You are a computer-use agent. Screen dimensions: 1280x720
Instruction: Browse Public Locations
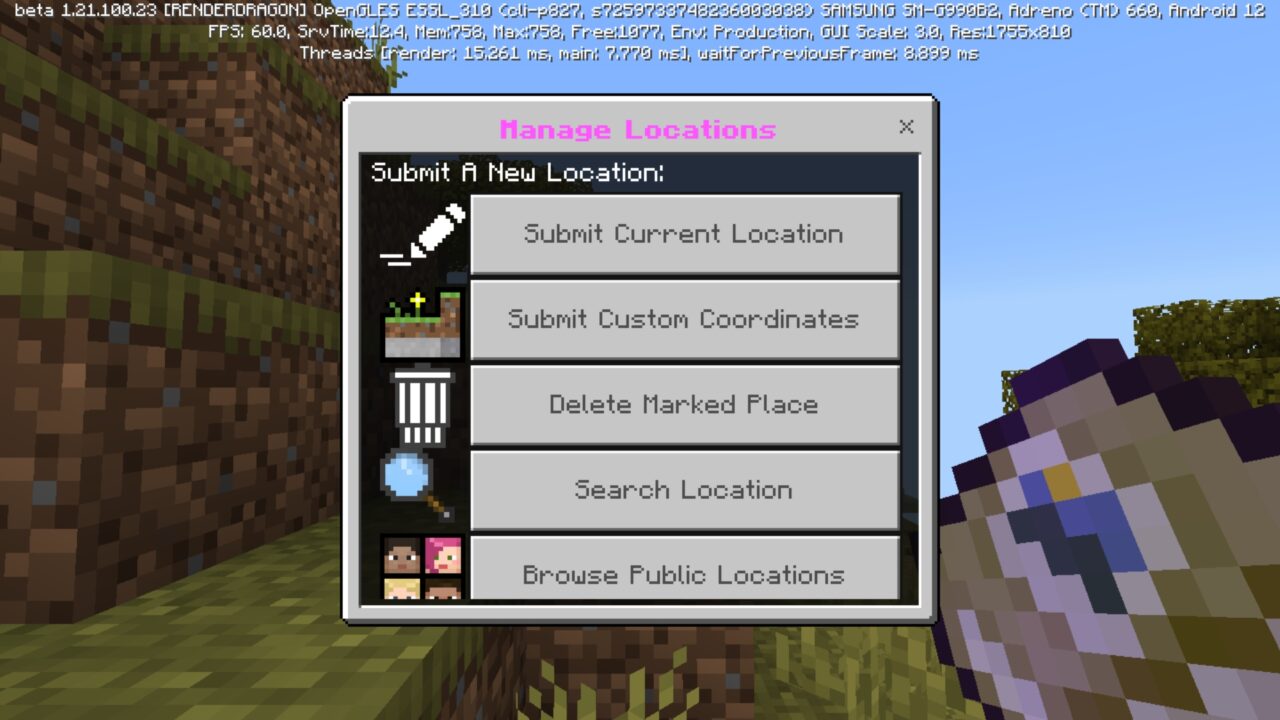pos(684,574)
